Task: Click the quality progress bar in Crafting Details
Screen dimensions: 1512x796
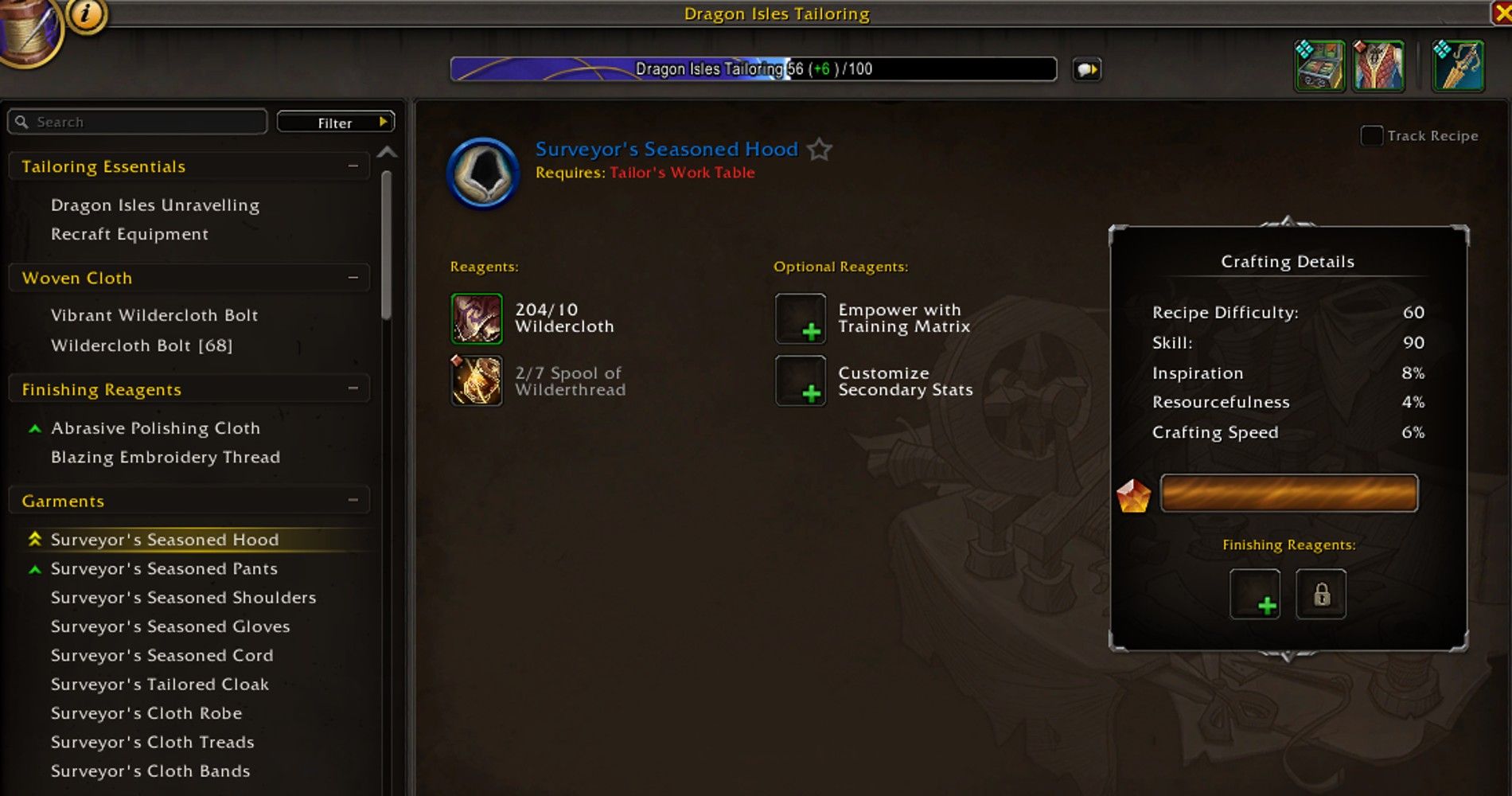Action: [x=1288, y=494]
